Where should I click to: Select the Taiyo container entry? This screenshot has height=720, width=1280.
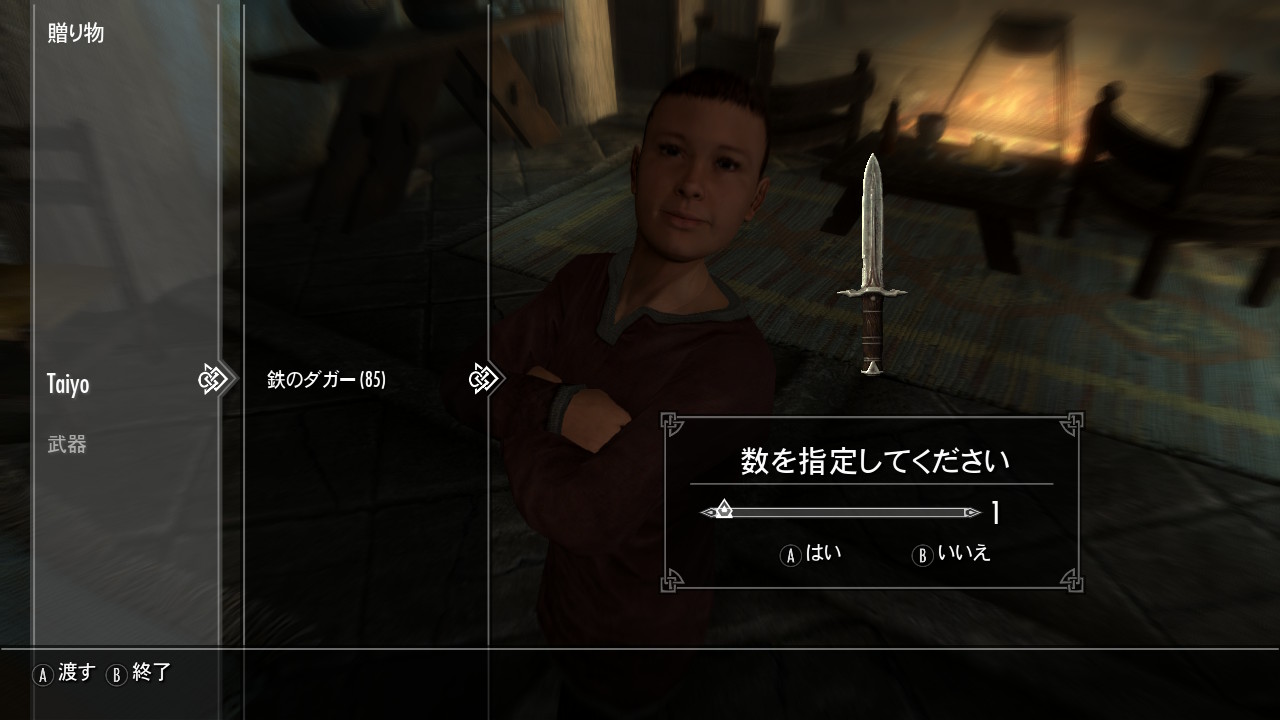(x=68, y=384)
